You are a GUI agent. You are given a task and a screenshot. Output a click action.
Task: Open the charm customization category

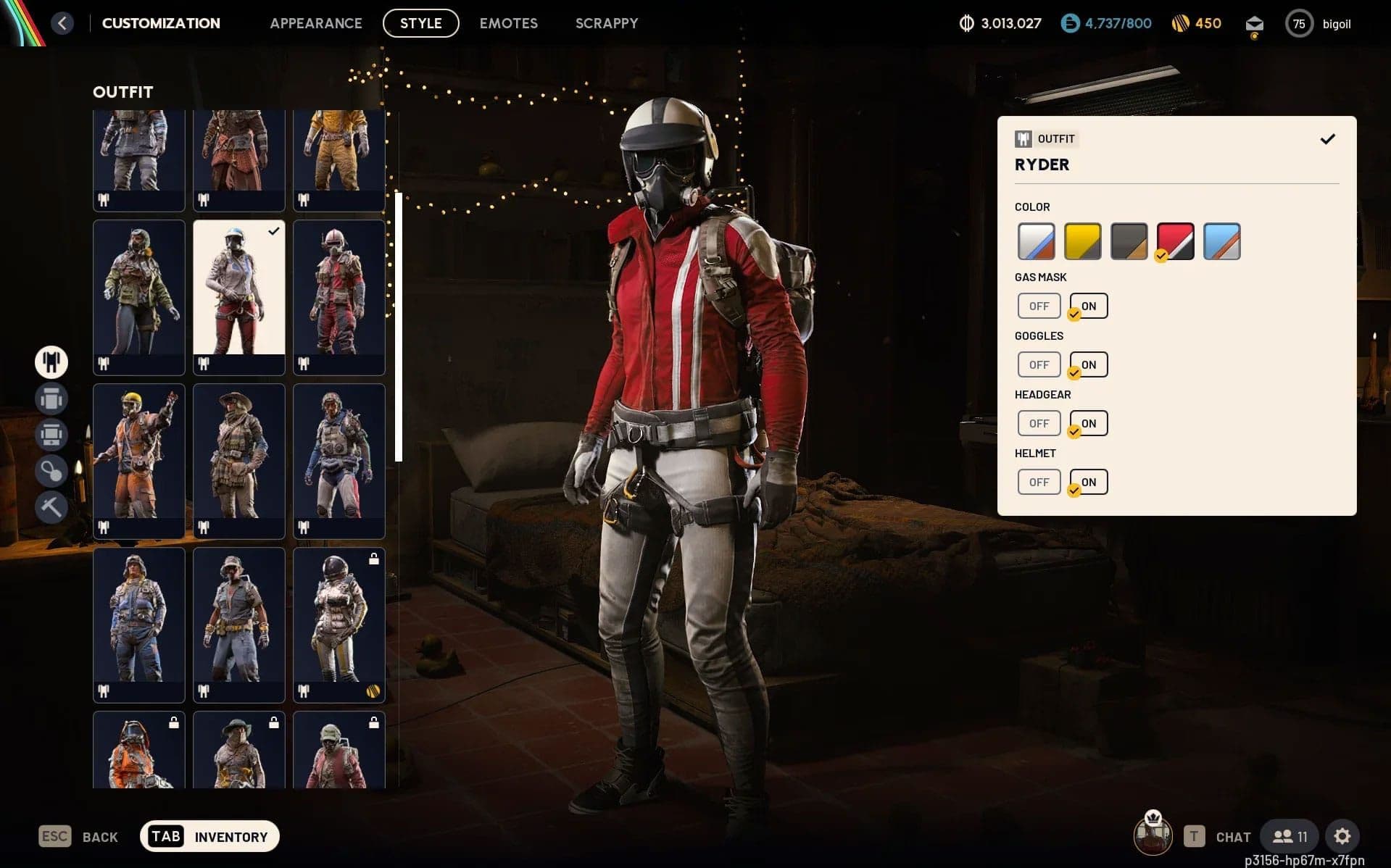(51, 470)
